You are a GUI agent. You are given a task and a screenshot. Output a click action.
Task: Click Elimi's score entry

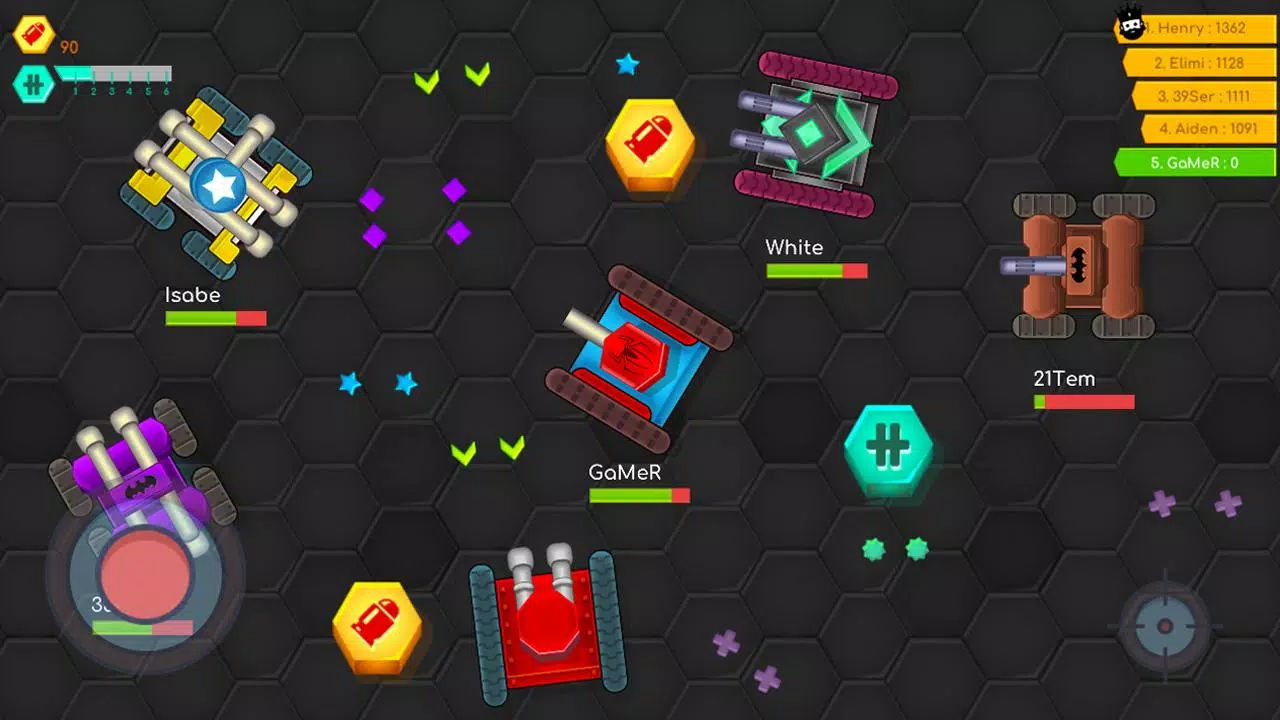coord(1202,62)
